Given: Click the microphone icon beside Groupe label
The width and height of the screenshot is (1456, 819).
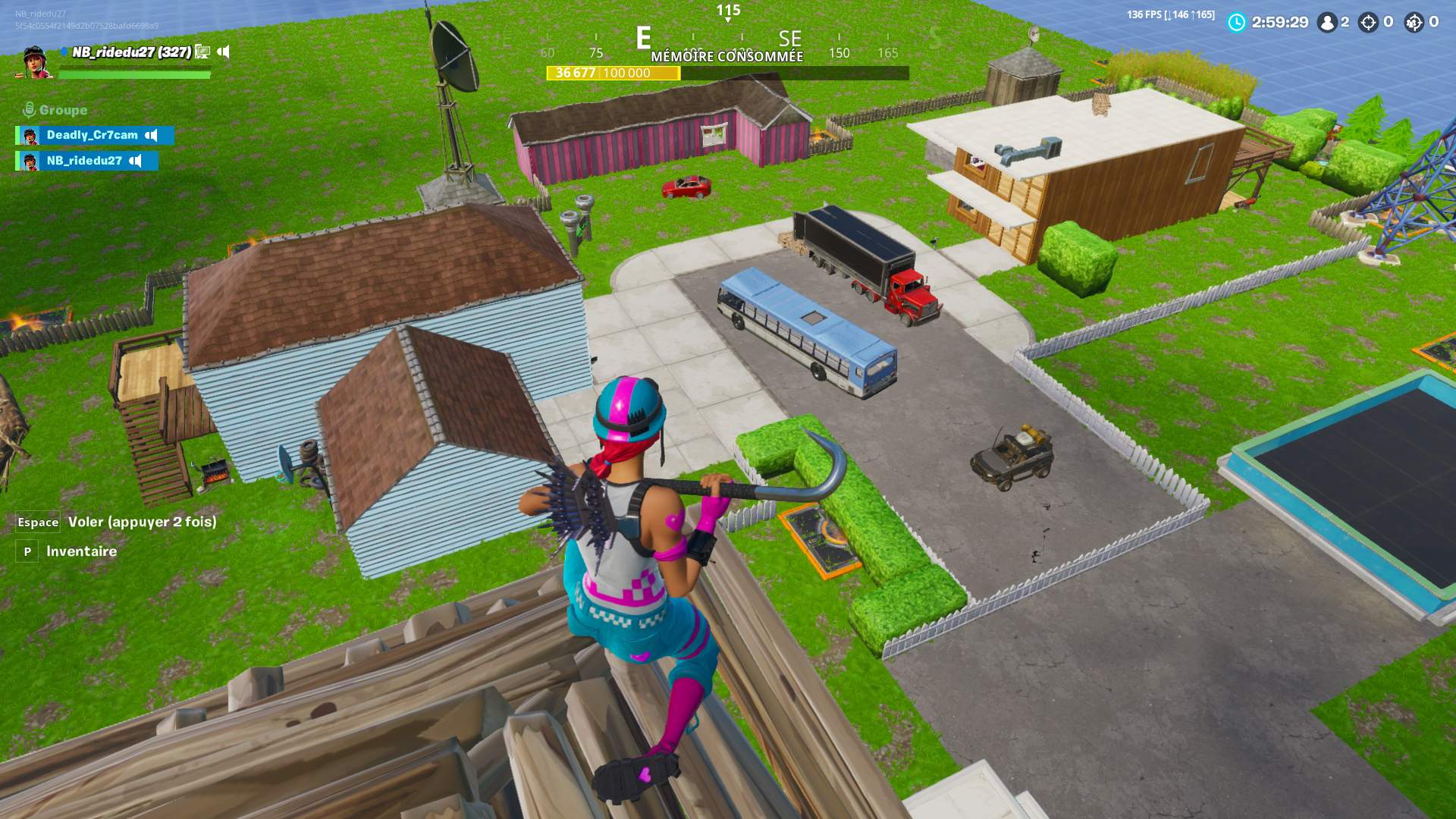Looking at the screenshot, I should click(30, 108).
